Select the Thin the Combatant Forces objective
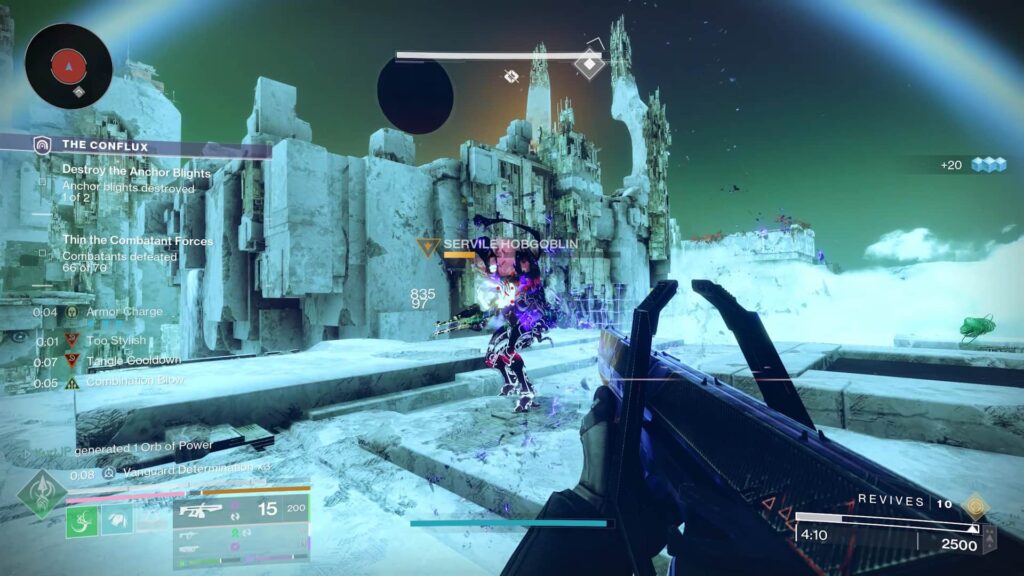 point(137,241)
